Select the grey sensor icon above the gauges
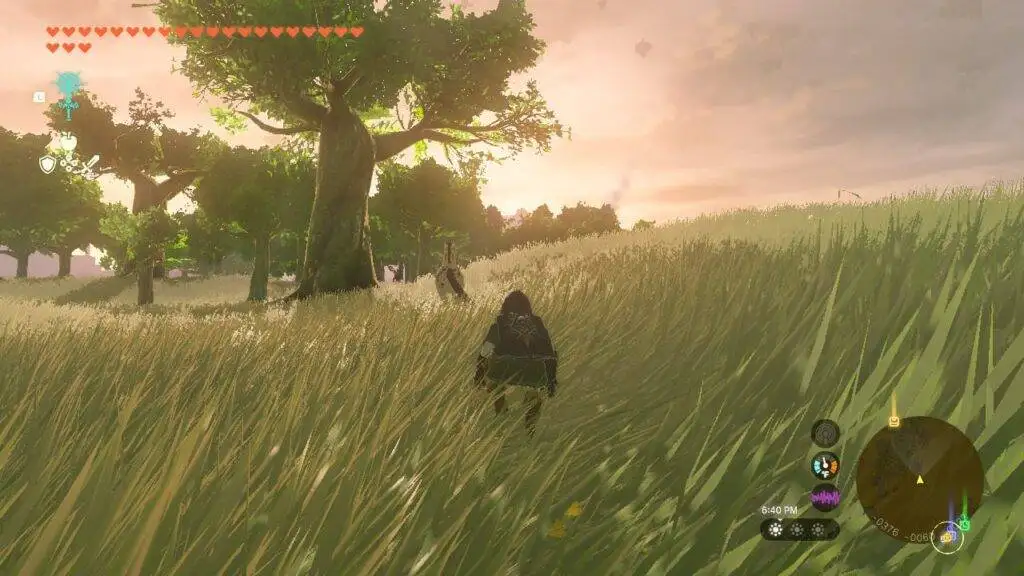This screenshot has width=1024, height=576. pos(825,433)
